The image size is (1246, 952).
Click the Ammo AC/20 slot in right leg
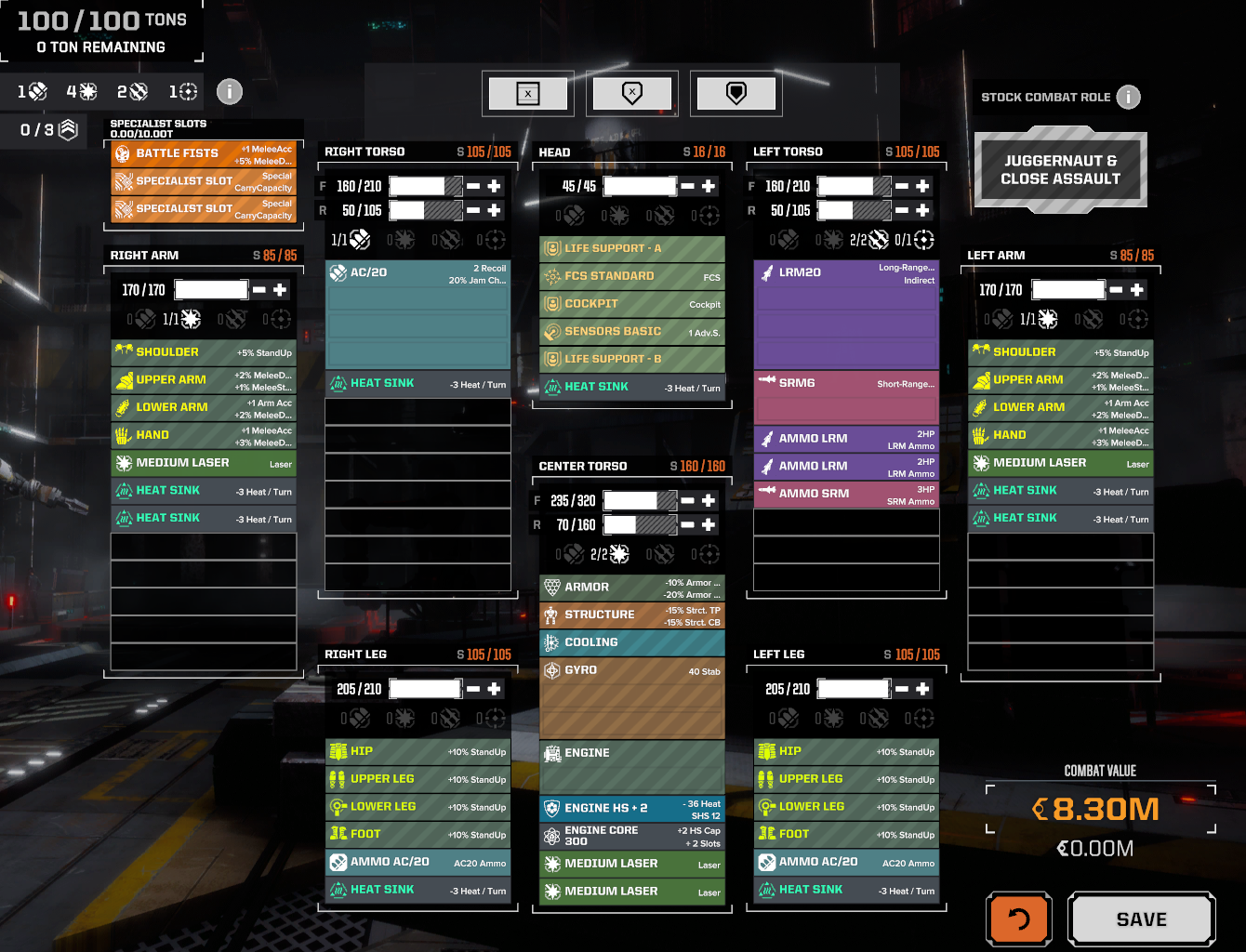(417, 862)
